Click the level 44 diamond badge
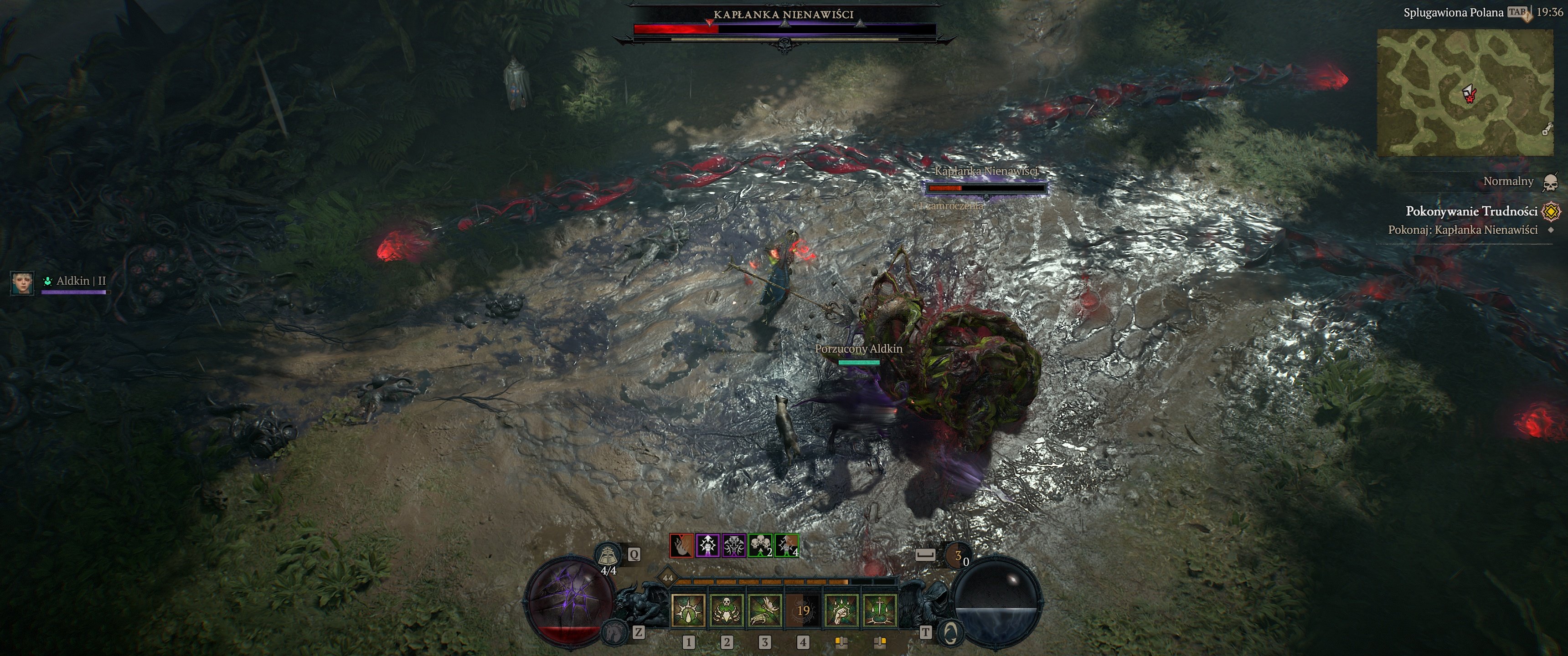 point(668,578)
